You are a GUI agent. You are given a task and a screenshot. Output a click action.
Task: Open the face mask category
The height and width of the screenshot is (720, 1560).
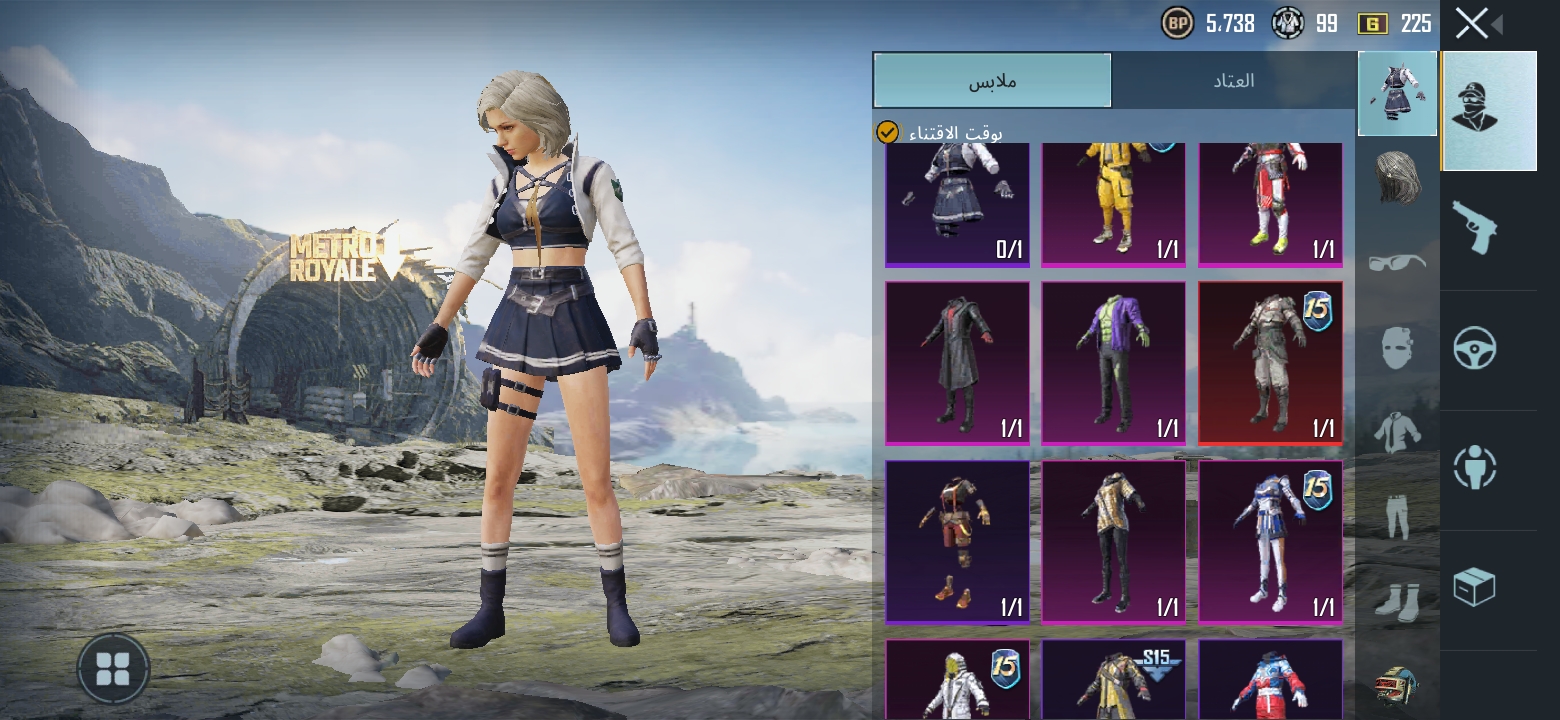(1397, 347)
